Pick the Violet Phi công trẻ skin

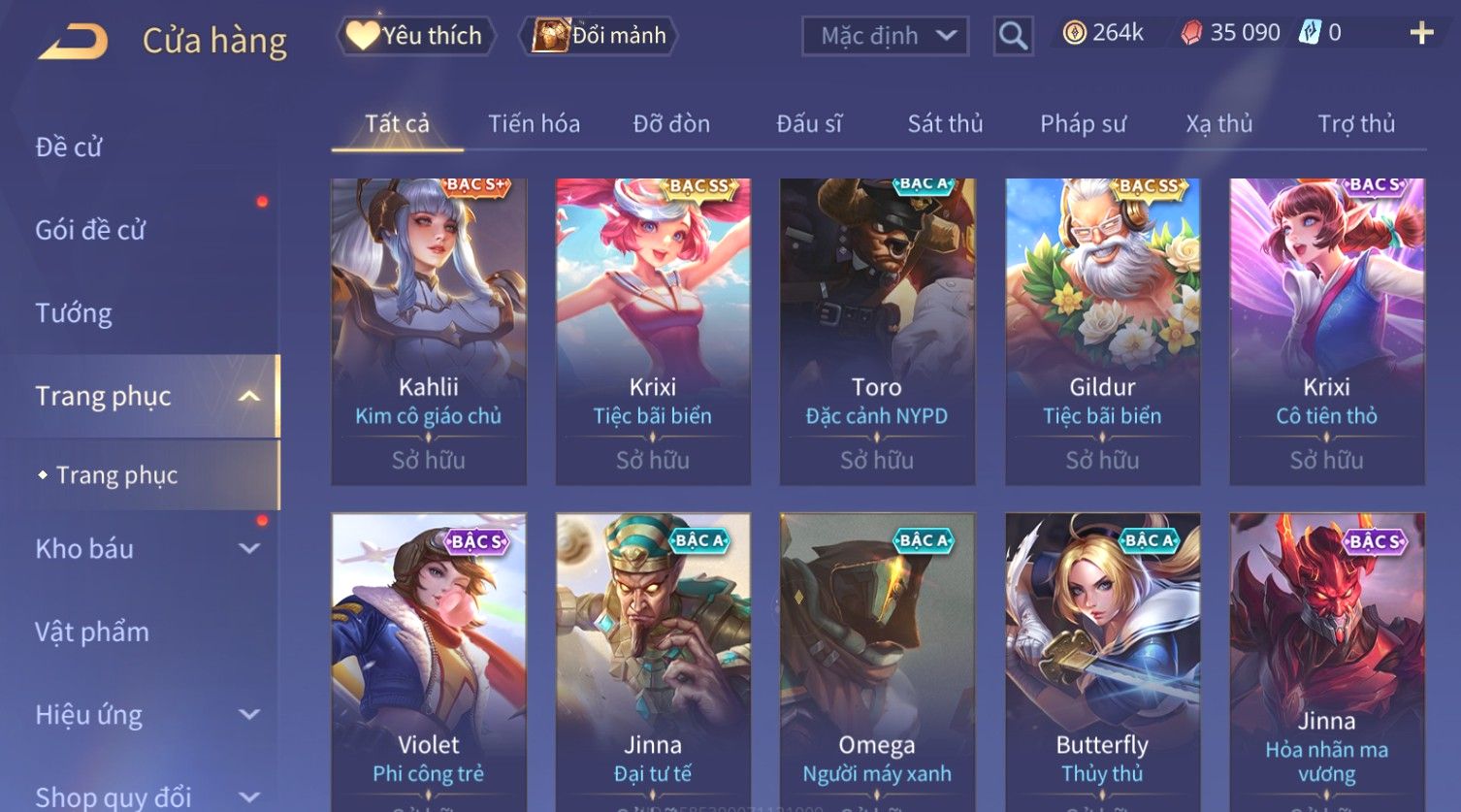pyautogui.click(x=429, y=660)
